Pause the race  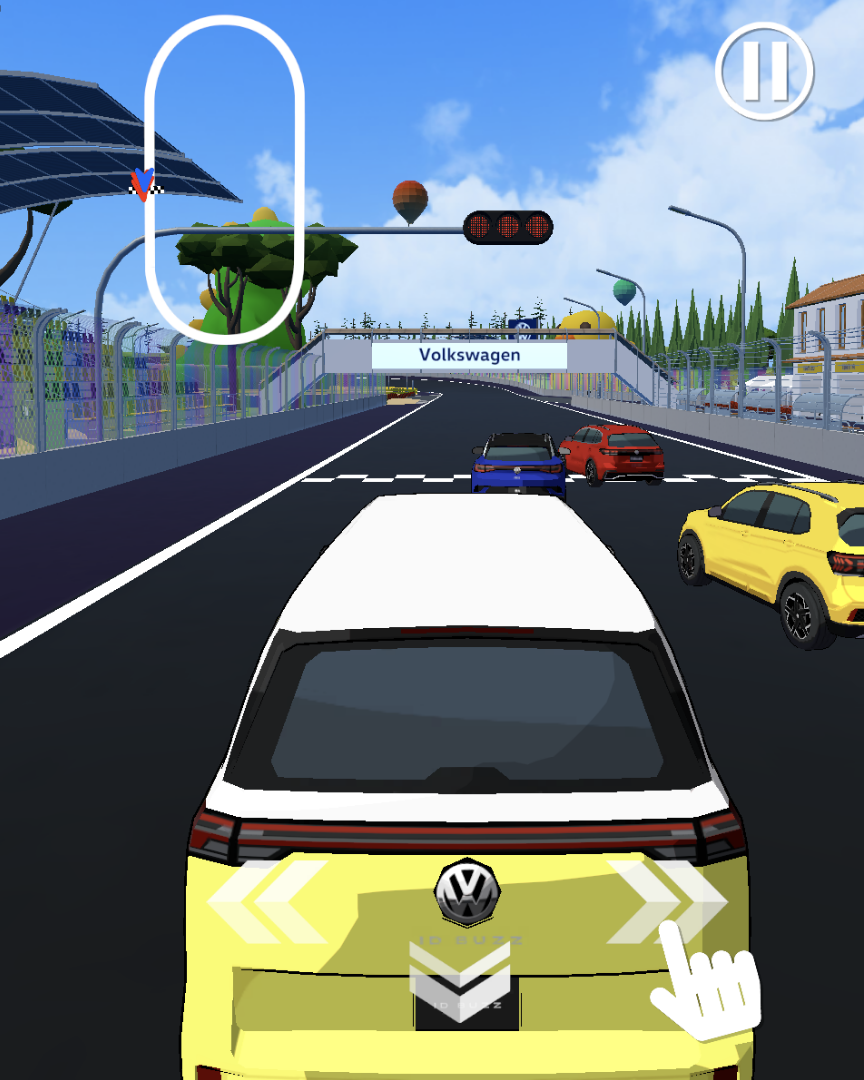tap(765, 70)
